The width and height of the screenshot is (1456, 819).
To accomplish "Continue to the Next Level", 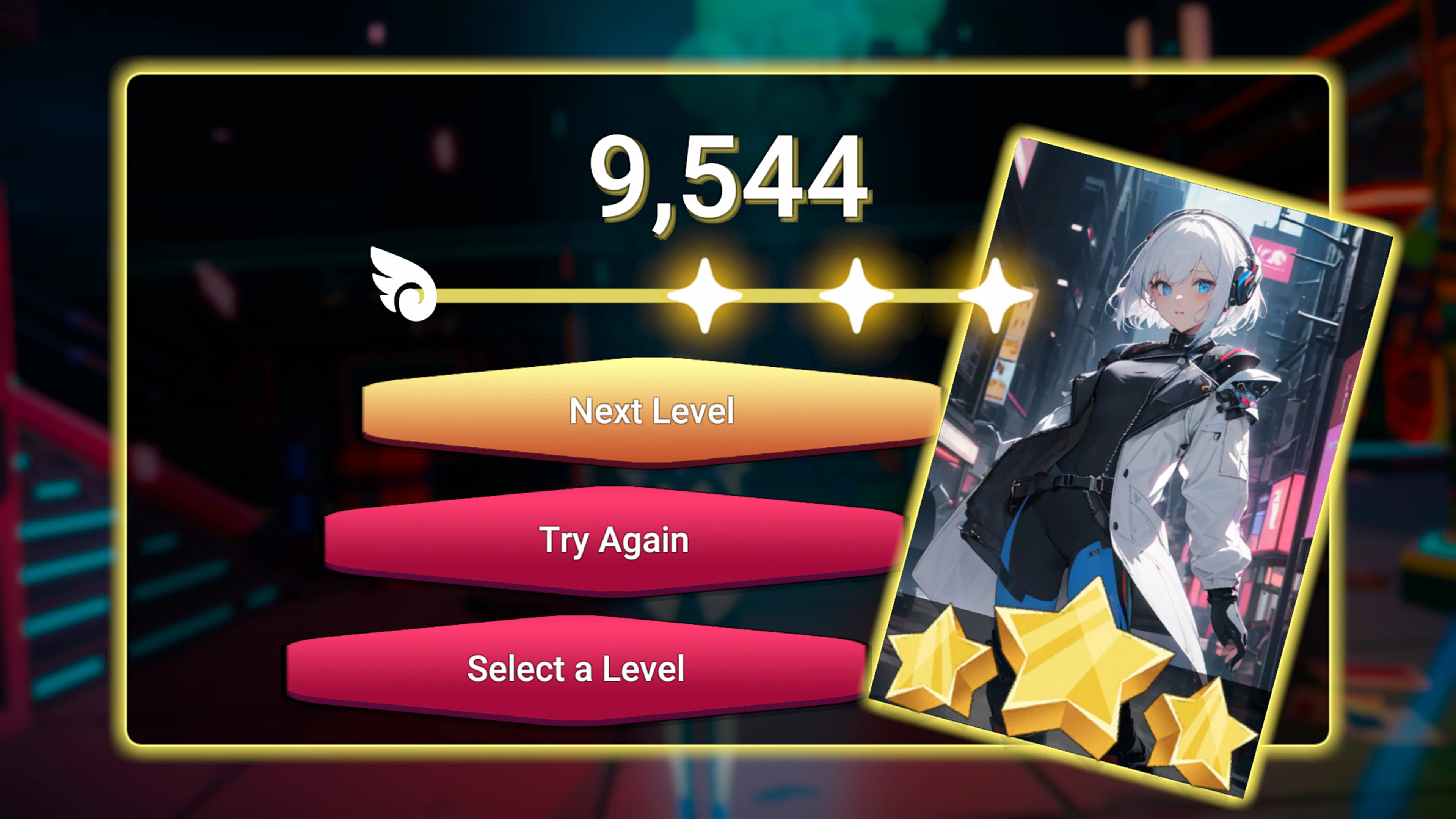I will 651,411.
